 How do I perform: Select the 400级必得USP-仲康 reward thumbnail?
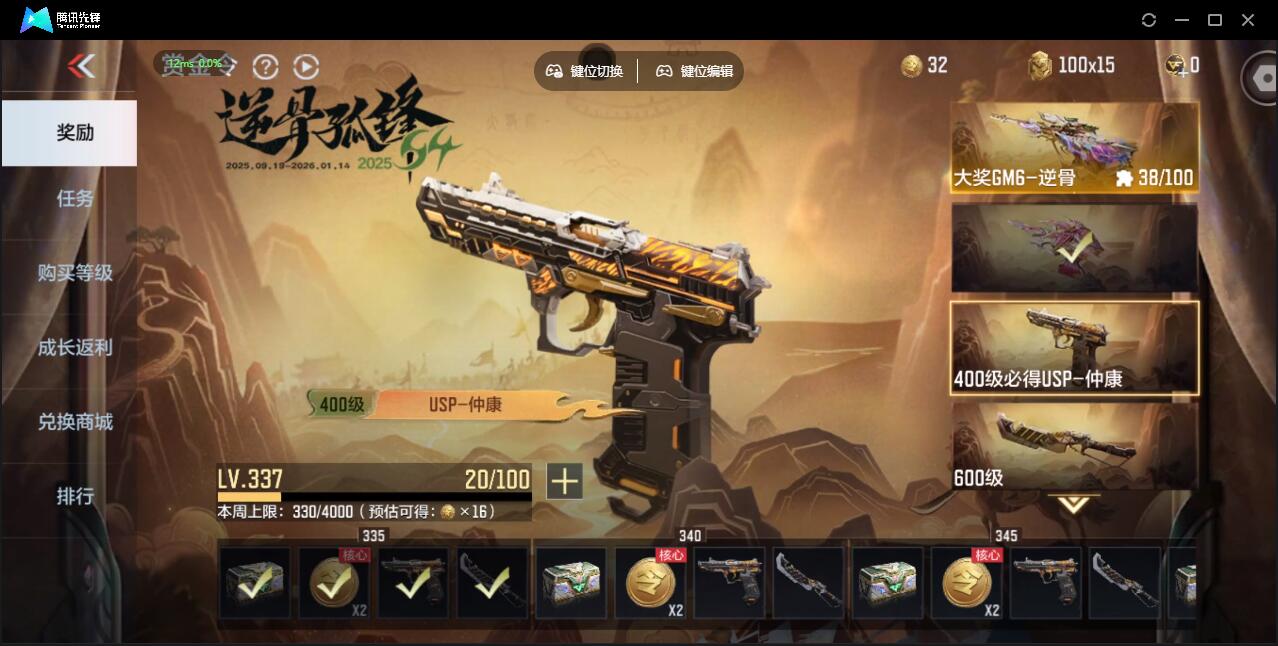[x=1074, y=347]
